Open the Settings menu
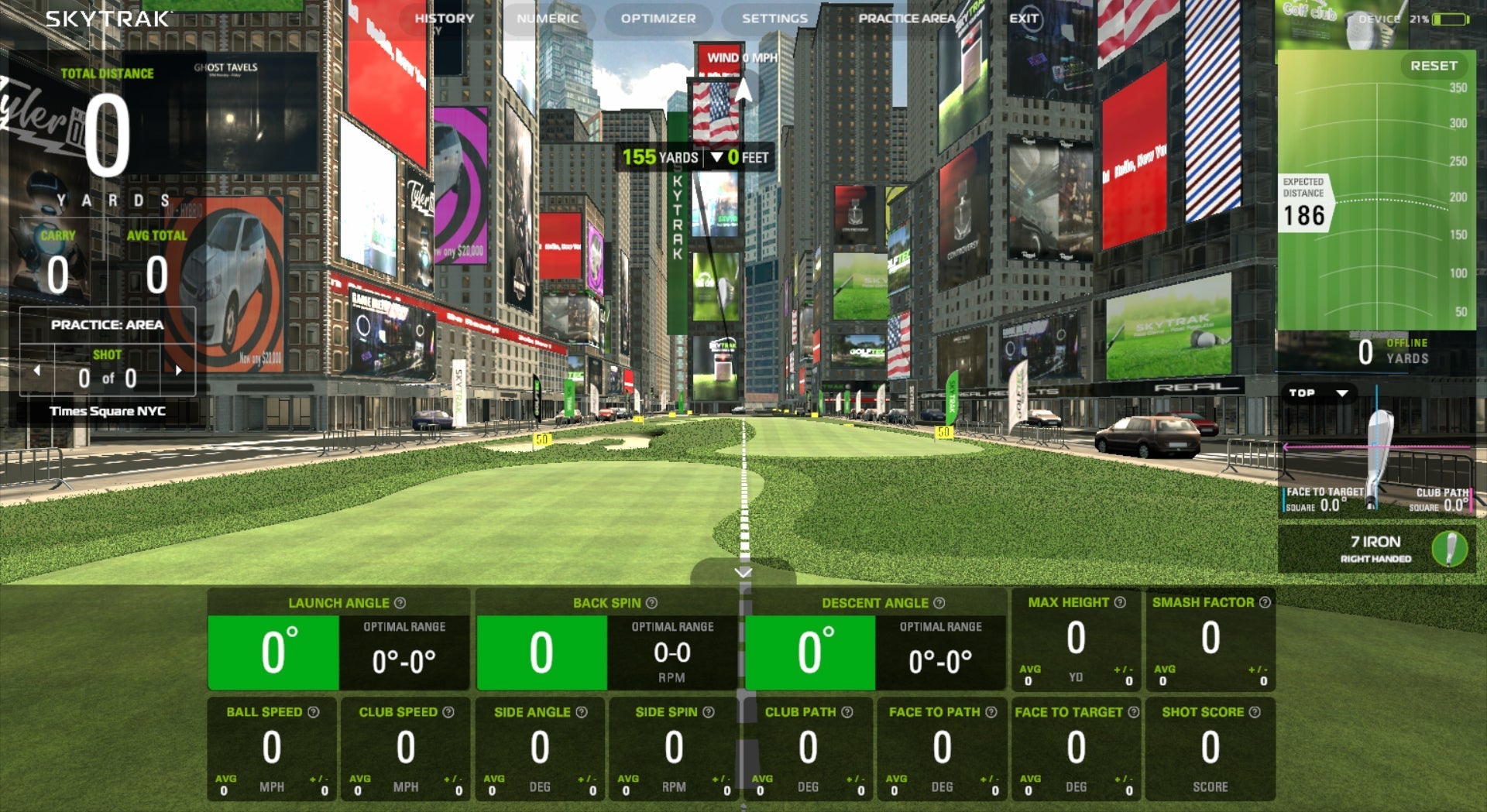Viewport: 1487px width, 812px height. click(x=774, y=18)
